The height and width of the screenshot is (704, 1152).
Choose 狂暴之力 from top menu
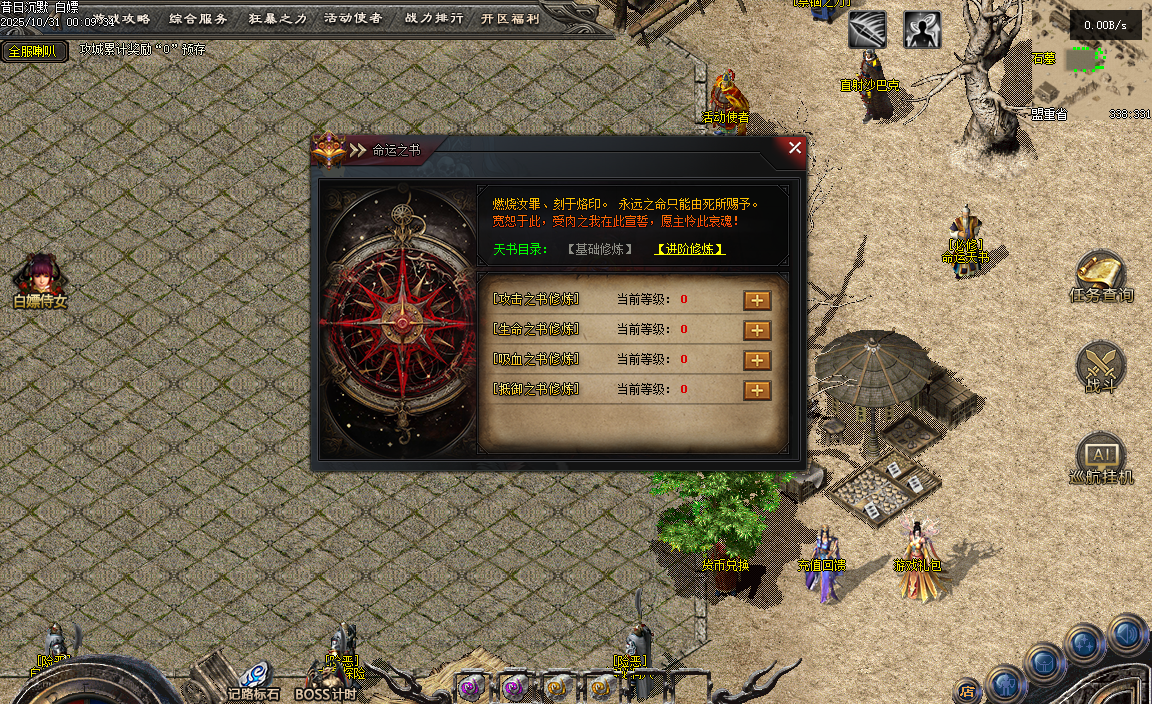[276, 18]
